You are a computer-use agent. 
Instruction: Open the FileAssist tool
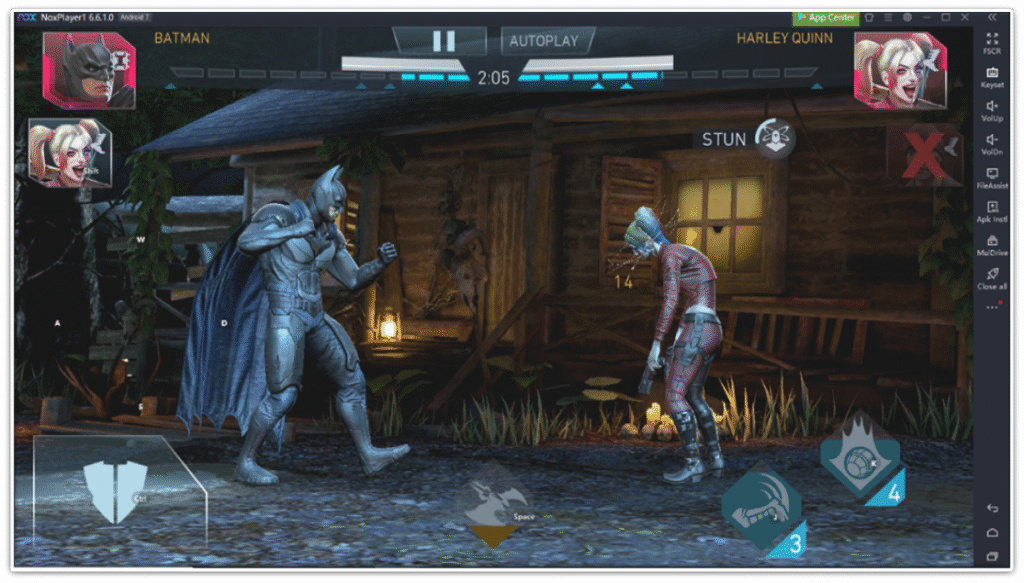(x=992, y=178)
